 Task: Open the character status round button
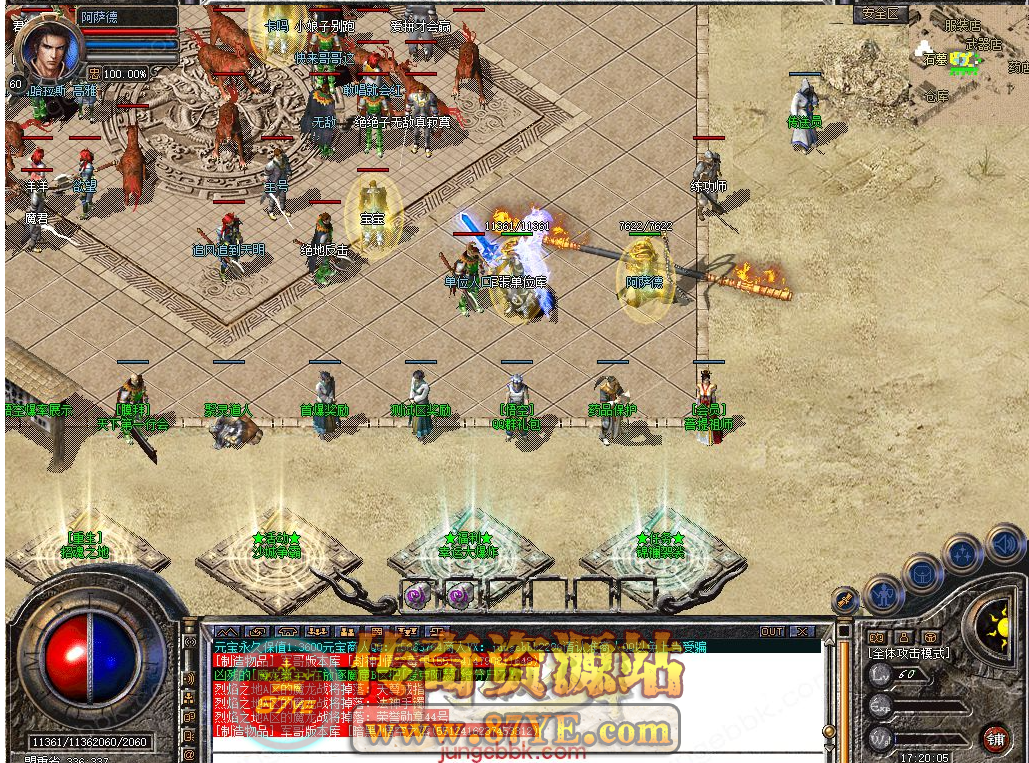[x=882, y=594]
